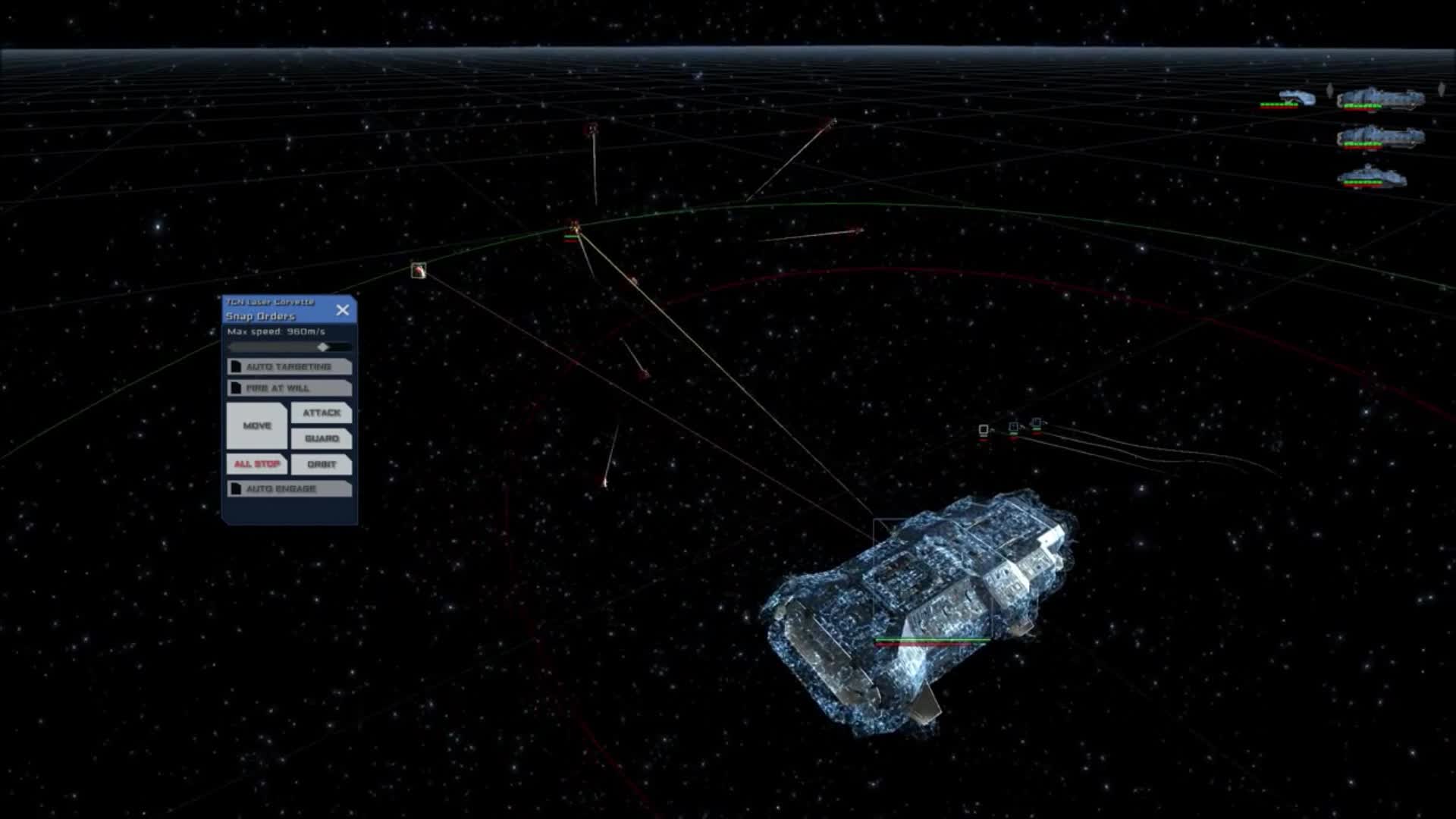
Task: Enable AUTO TARGETING for the corvette
Action: [x=289, y=366]
